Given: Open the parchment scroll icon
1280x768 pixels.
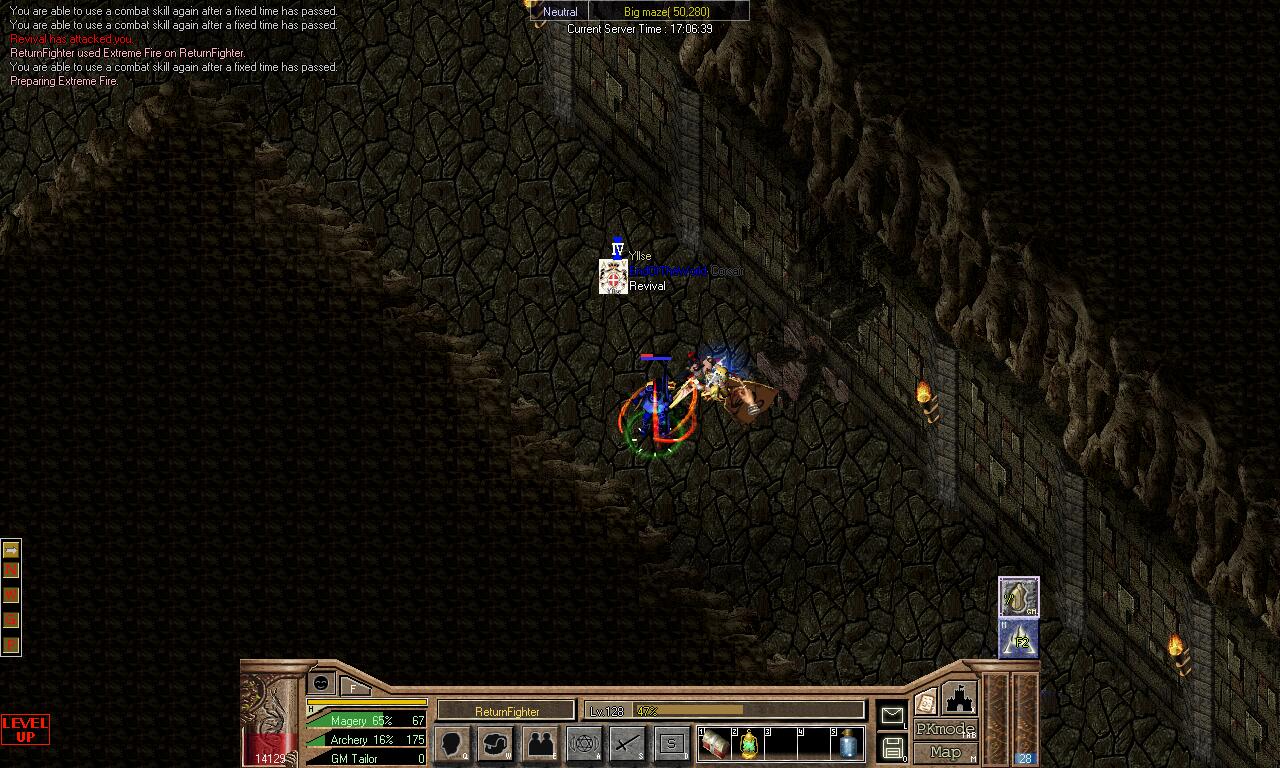Looking at the screenshot, I should tap(926, 701).
